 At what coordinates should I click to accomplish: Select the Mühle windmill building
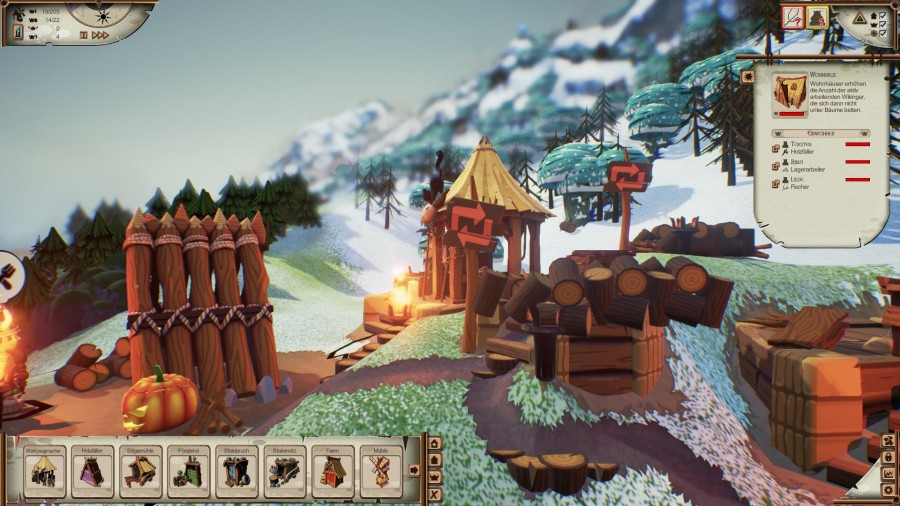click(x=380, y=471)
